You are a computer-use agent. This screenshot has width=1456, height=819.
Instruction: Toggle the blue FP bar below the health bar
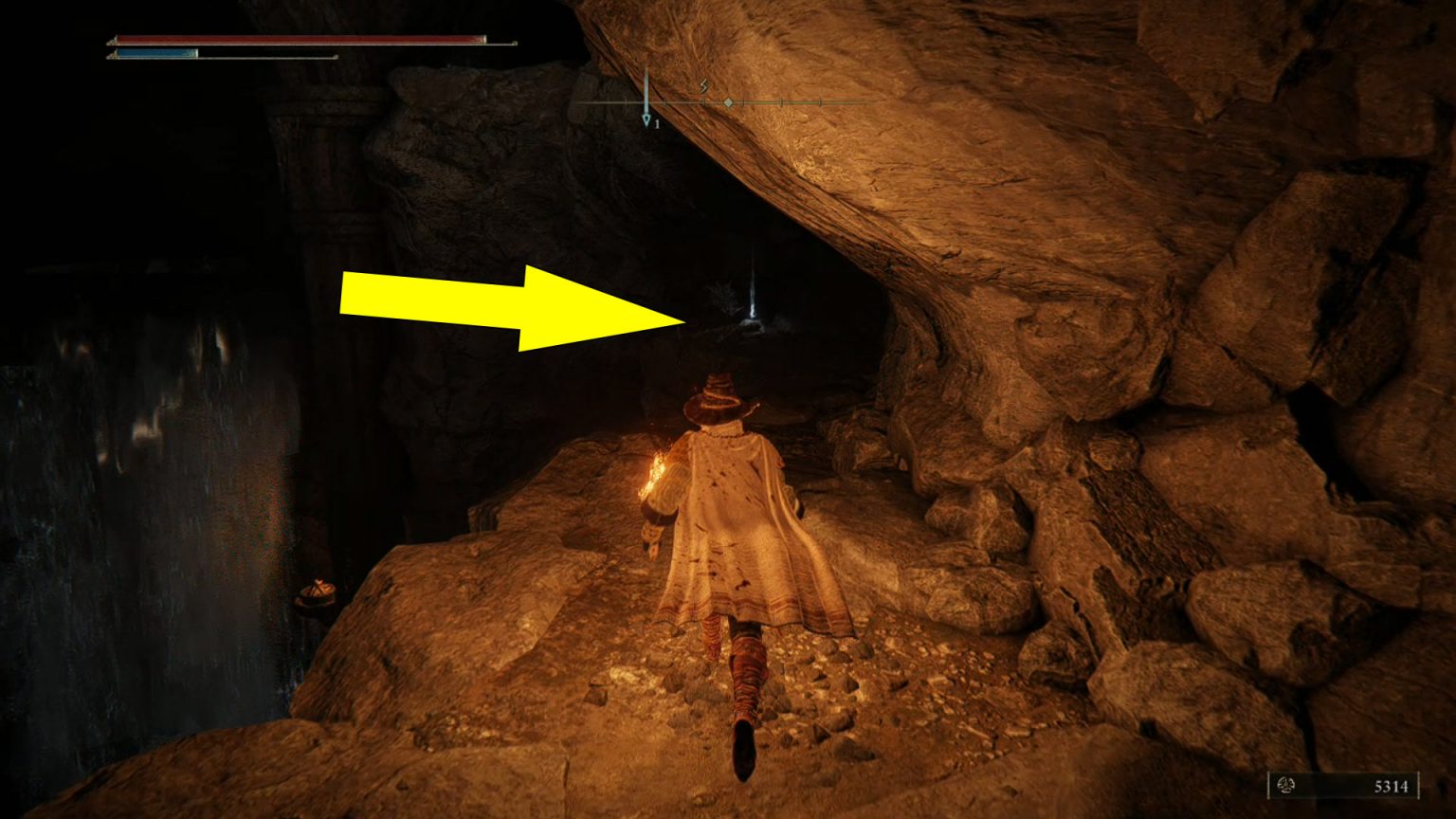tap(156, 55)
